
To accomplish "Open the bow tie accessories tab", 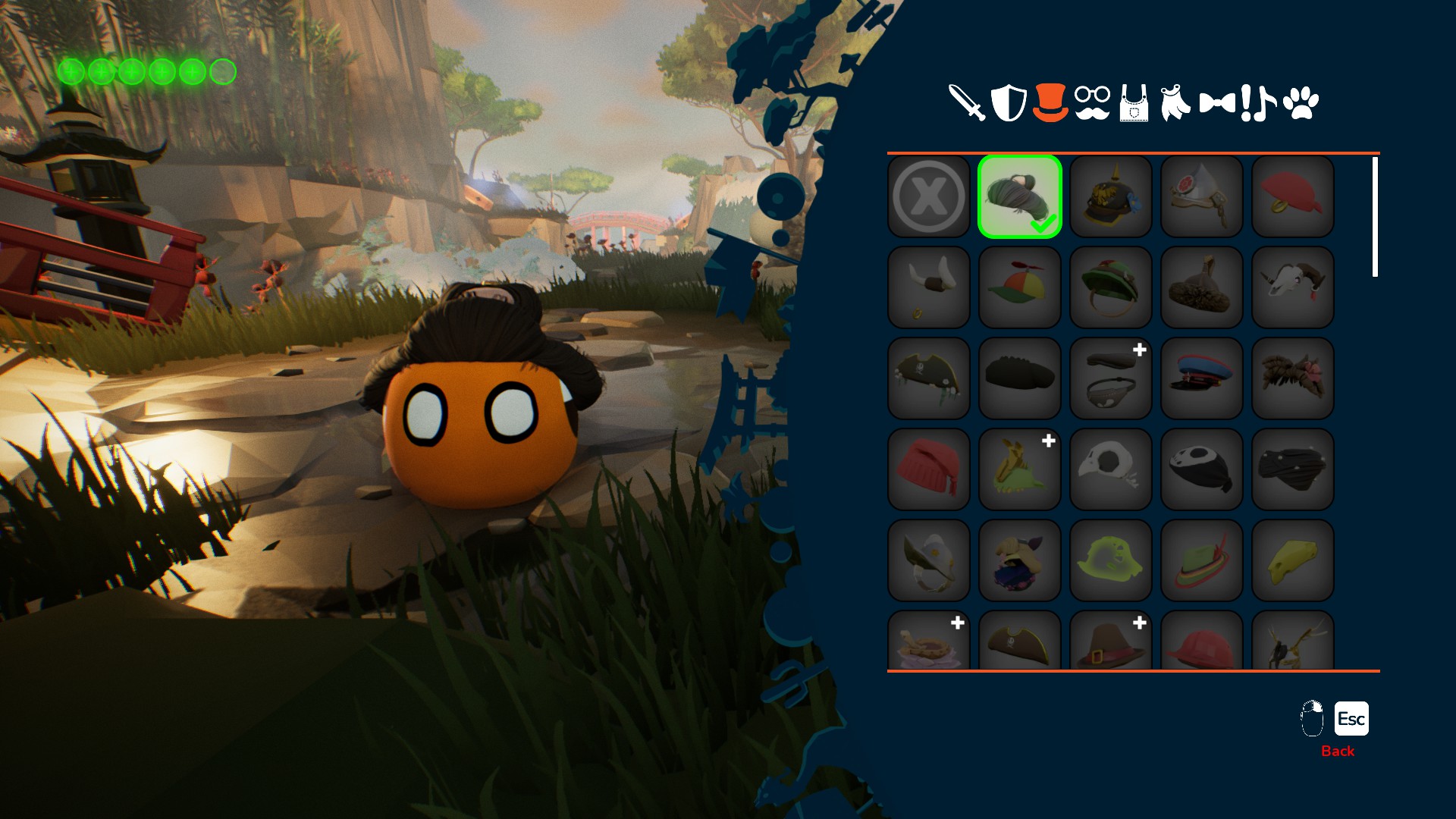I will (1217, 102).
